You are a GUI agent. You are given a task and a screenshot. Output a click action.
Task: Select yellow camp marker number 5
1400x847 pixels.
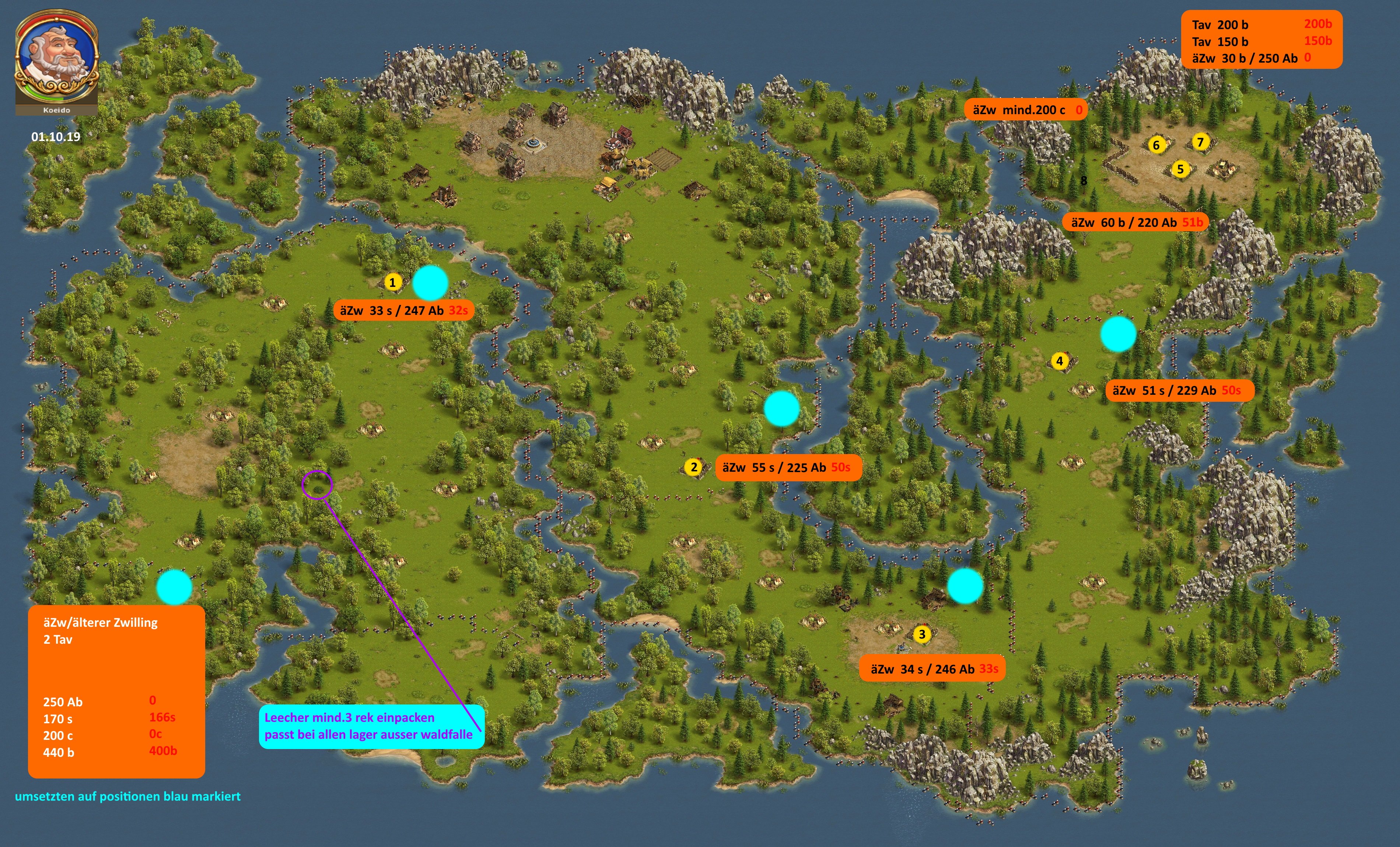click(x=1180, y=169)
